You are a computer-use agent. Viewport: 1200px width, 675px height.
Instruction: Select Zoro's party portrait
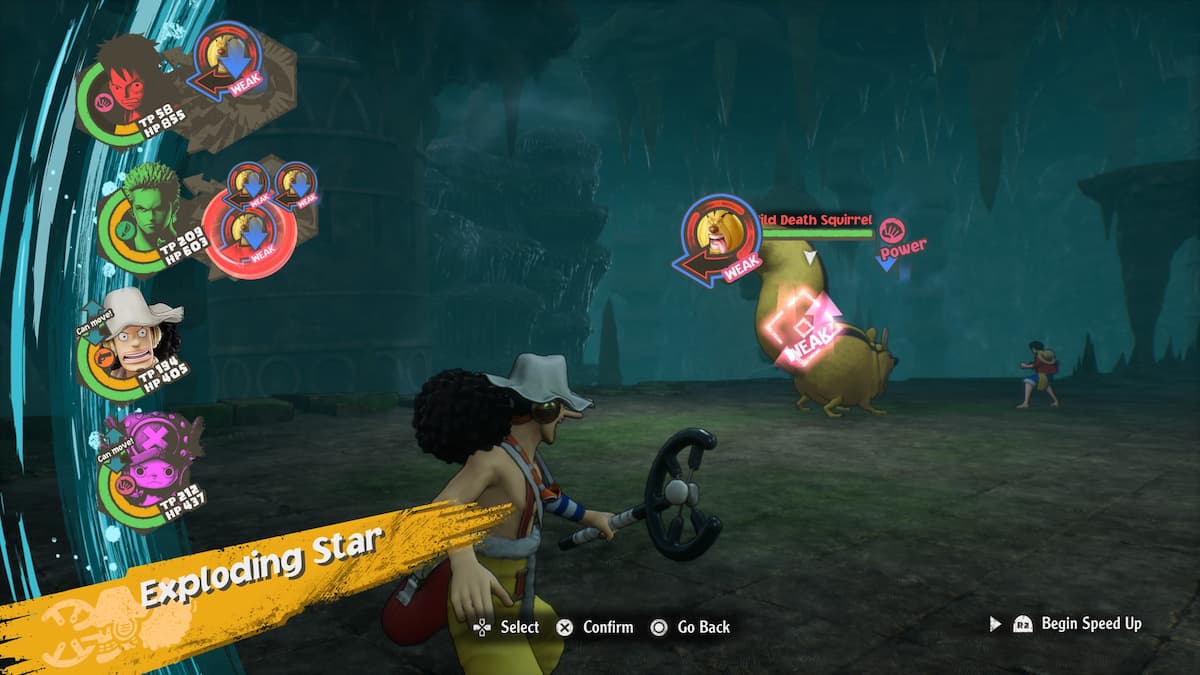point(147,212)
